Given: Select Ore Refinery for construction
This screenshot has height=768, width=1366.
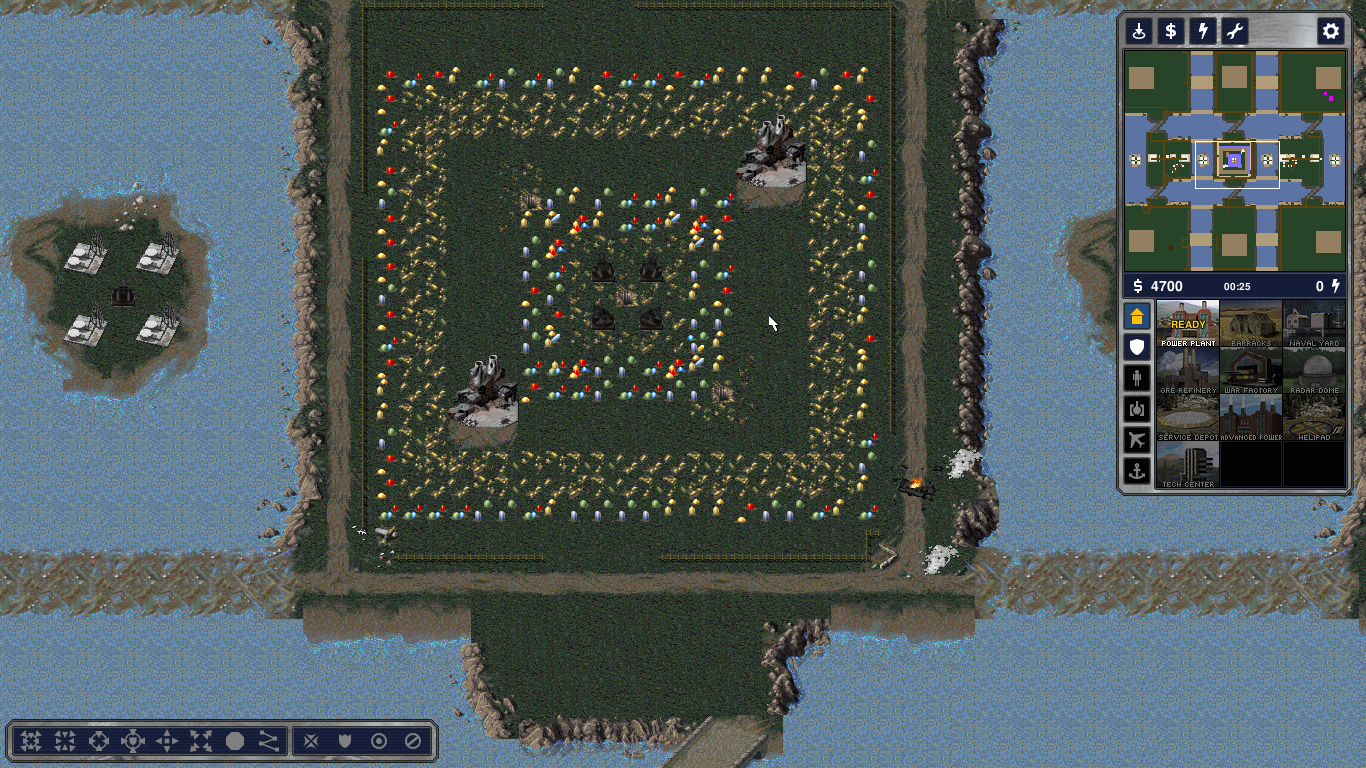Looking at the screenshot, I should coord(1188,371).
